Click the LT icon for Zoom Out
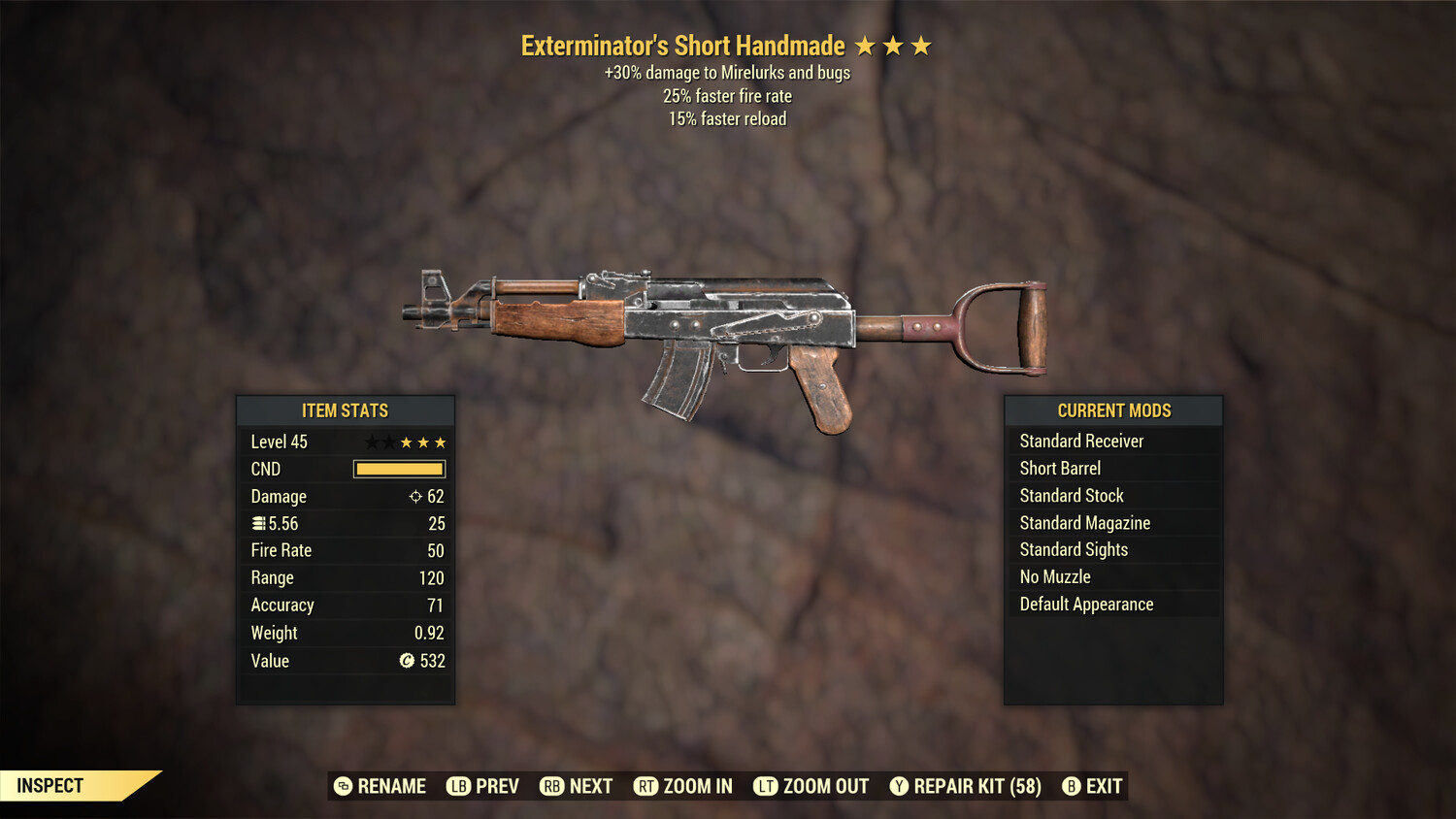The image size is (1456, 819). (x=764, y=786)
